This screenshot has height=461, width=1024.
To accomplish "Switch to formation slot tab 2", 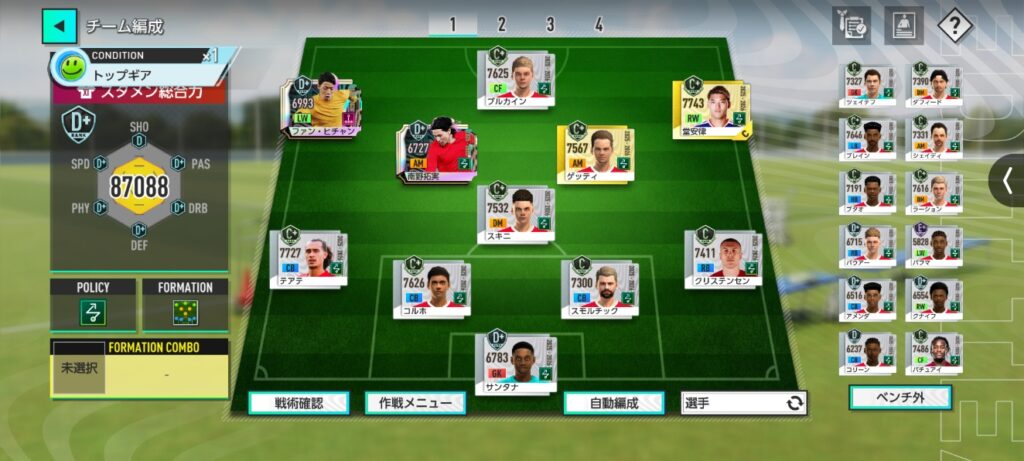I will (501, 25).
